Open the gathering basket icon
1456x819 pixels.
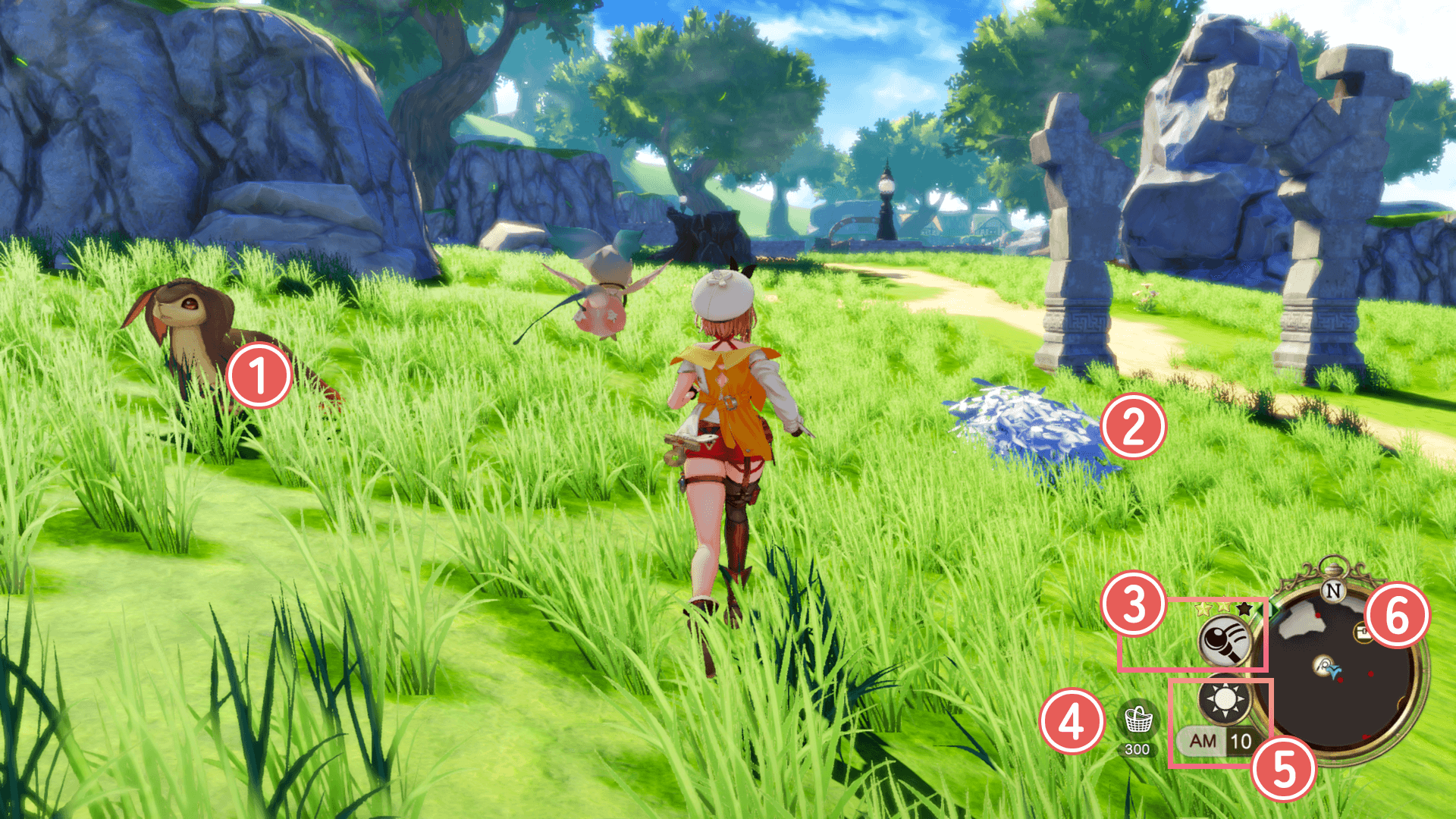click(1137, 720)
